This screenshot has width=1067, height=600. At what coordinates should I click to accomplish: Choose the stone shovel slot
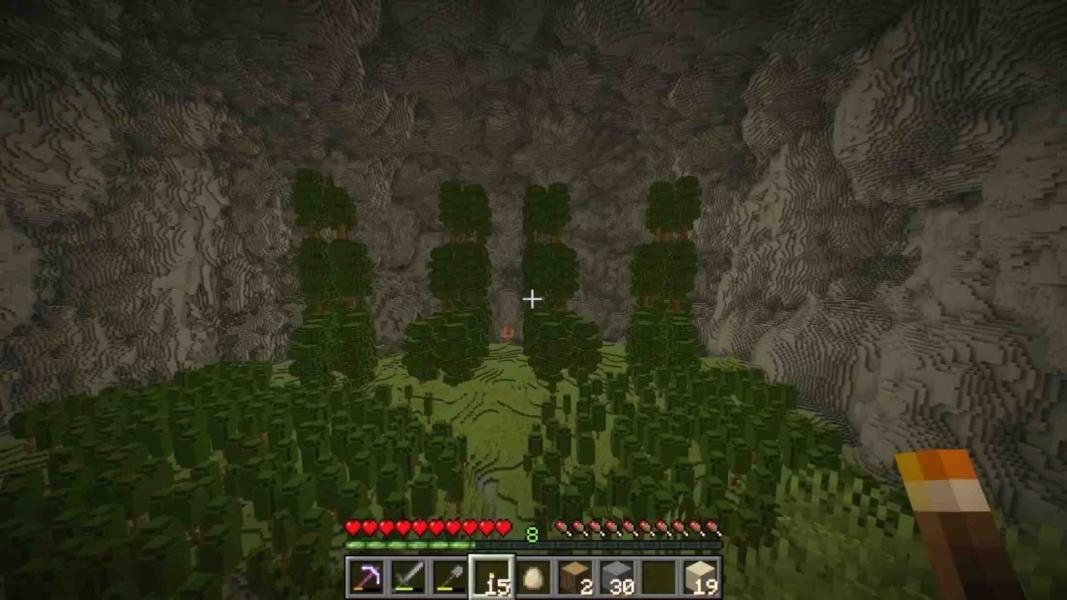click(449, 577)
